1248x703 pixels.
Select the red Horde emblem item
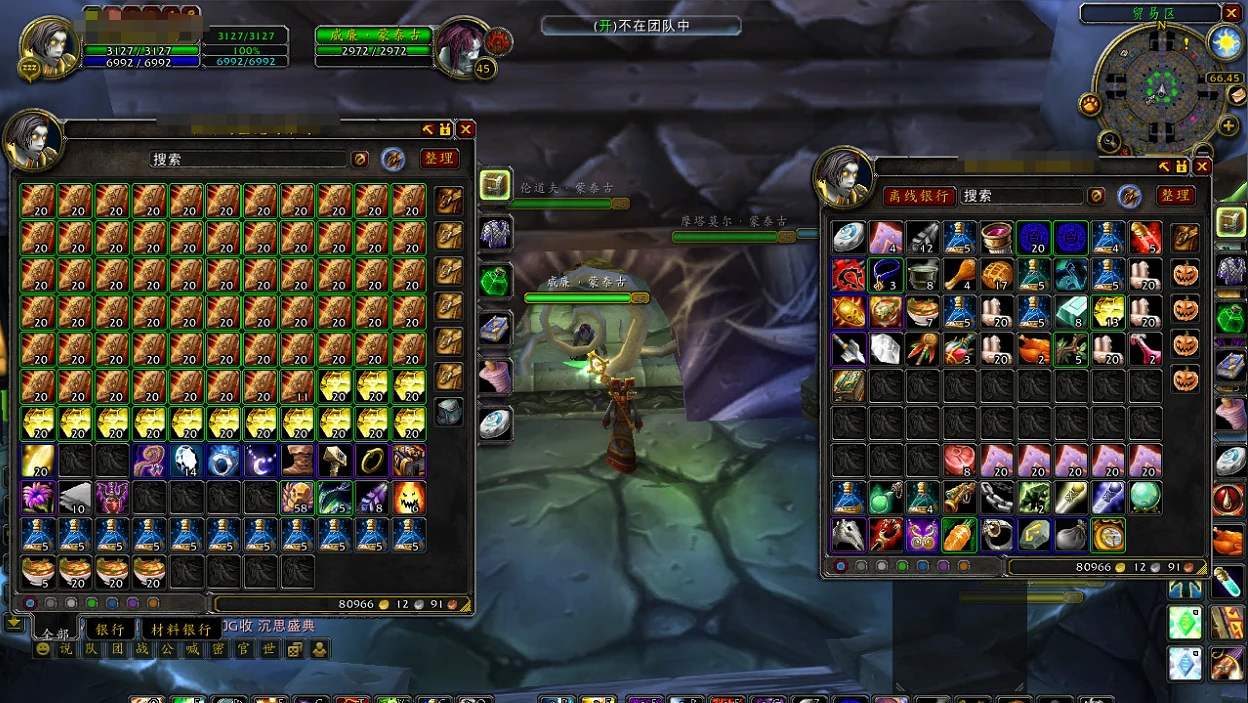click(848, 274)
